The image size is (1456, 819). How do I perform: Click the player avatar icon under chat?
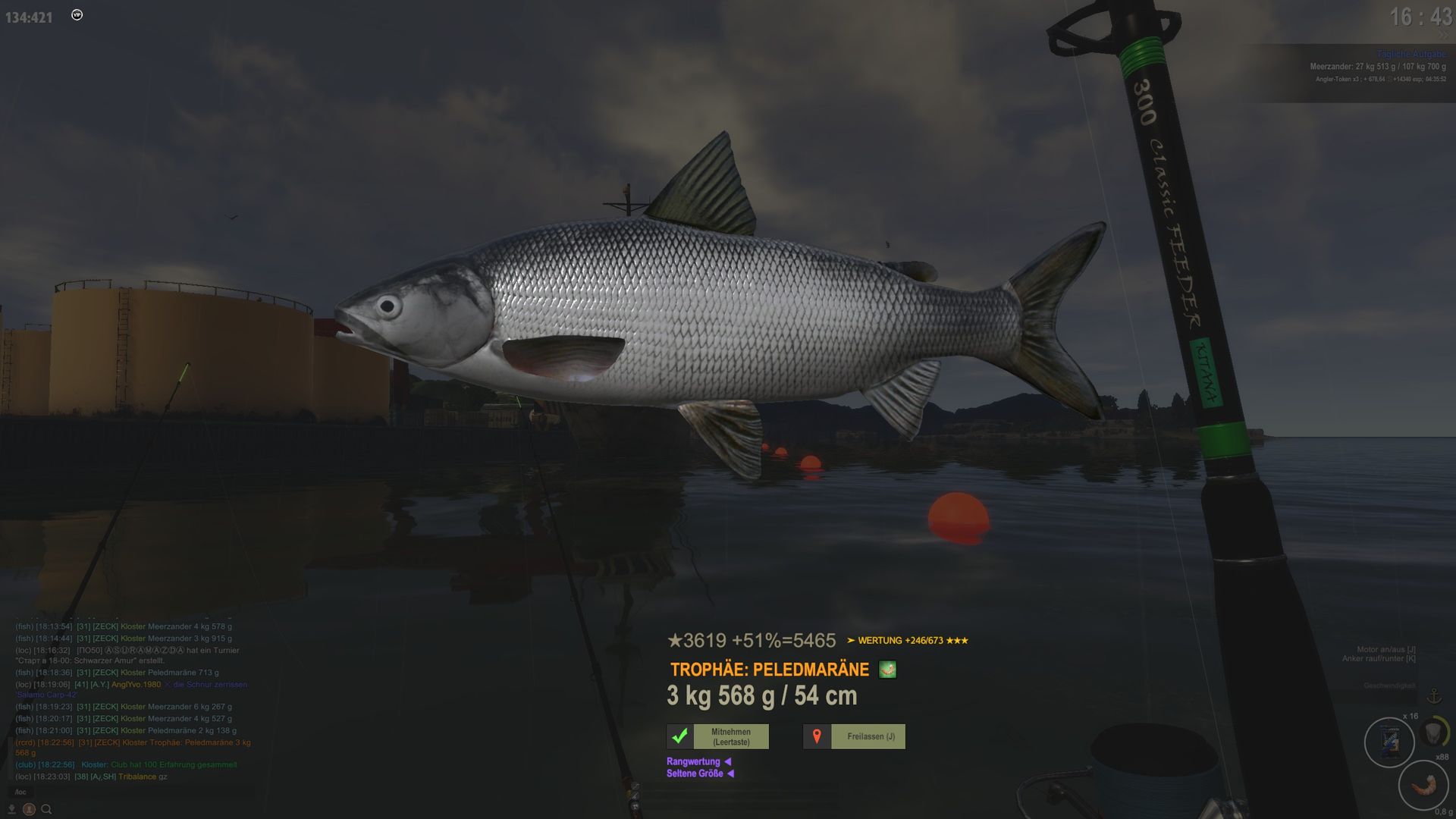pyautogui.click(x=29, y=809)
